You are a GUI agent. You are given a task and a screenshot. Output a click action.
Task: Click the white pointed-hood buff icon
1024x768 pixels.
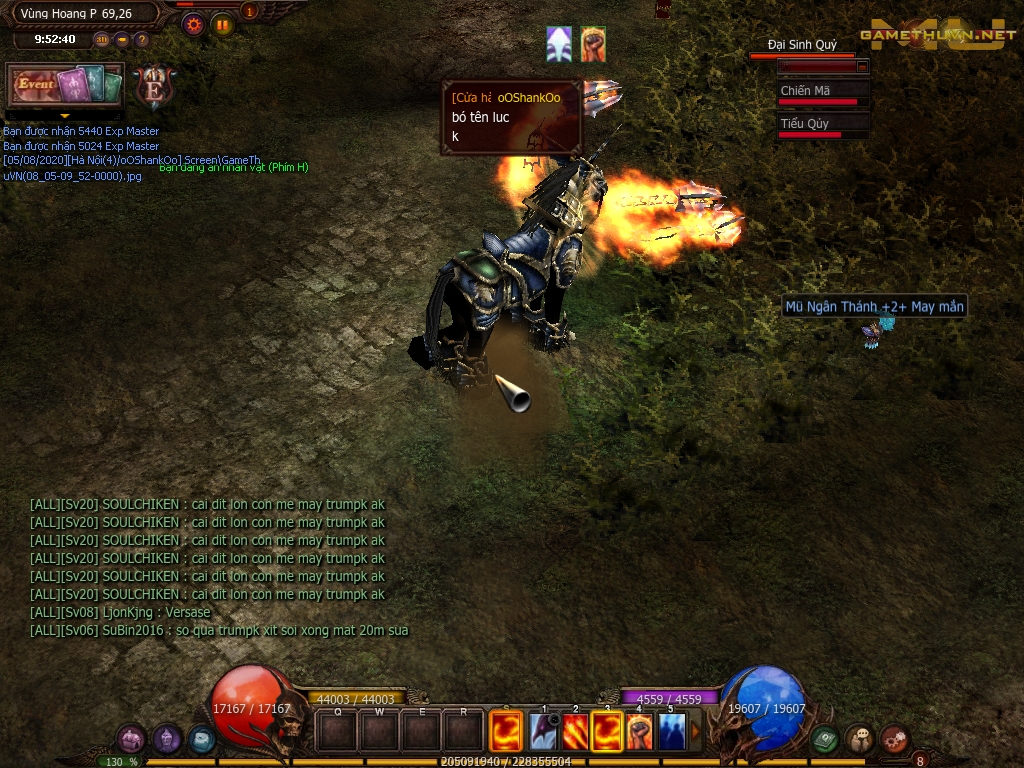pos(559,45)
